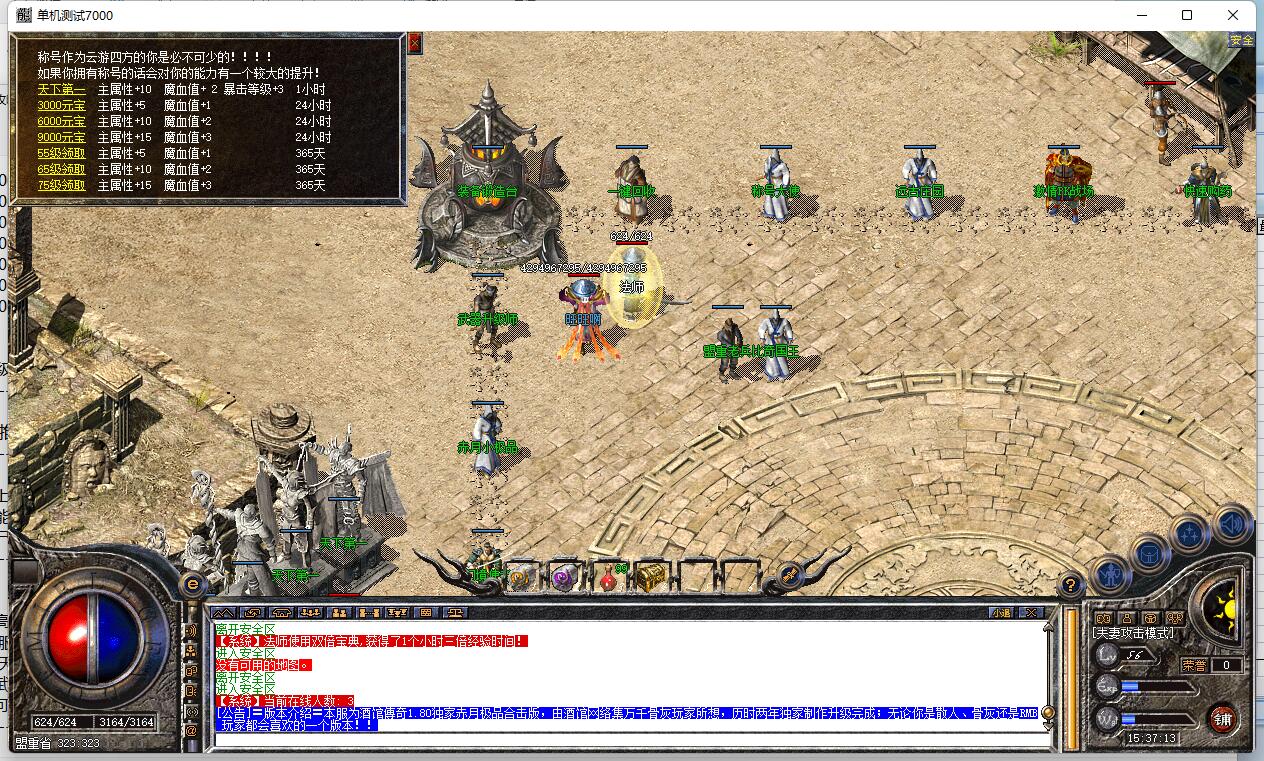Claim the 75级领取 title
The image size is (1264, 761).
[x=61, y=185]
